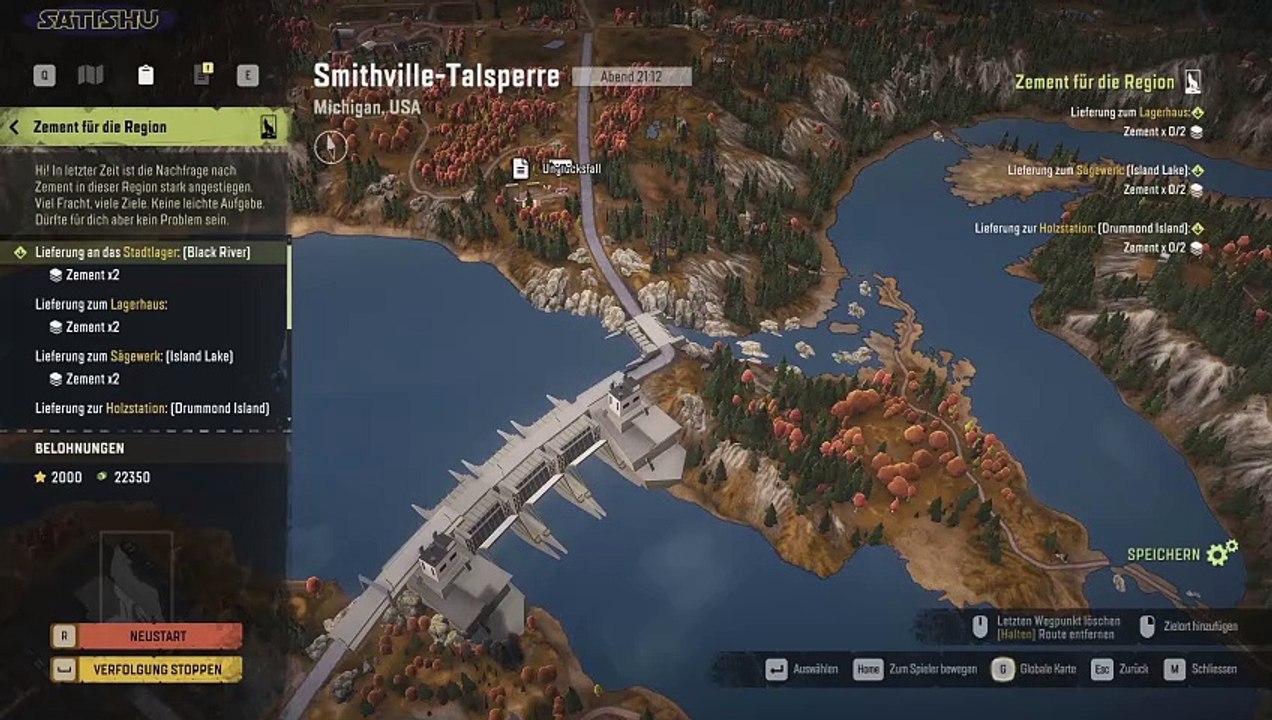Viewport: 1272px width, 720px height.
Task: Open the clipboard contracts tab
Action: click(x=146, y=75)
